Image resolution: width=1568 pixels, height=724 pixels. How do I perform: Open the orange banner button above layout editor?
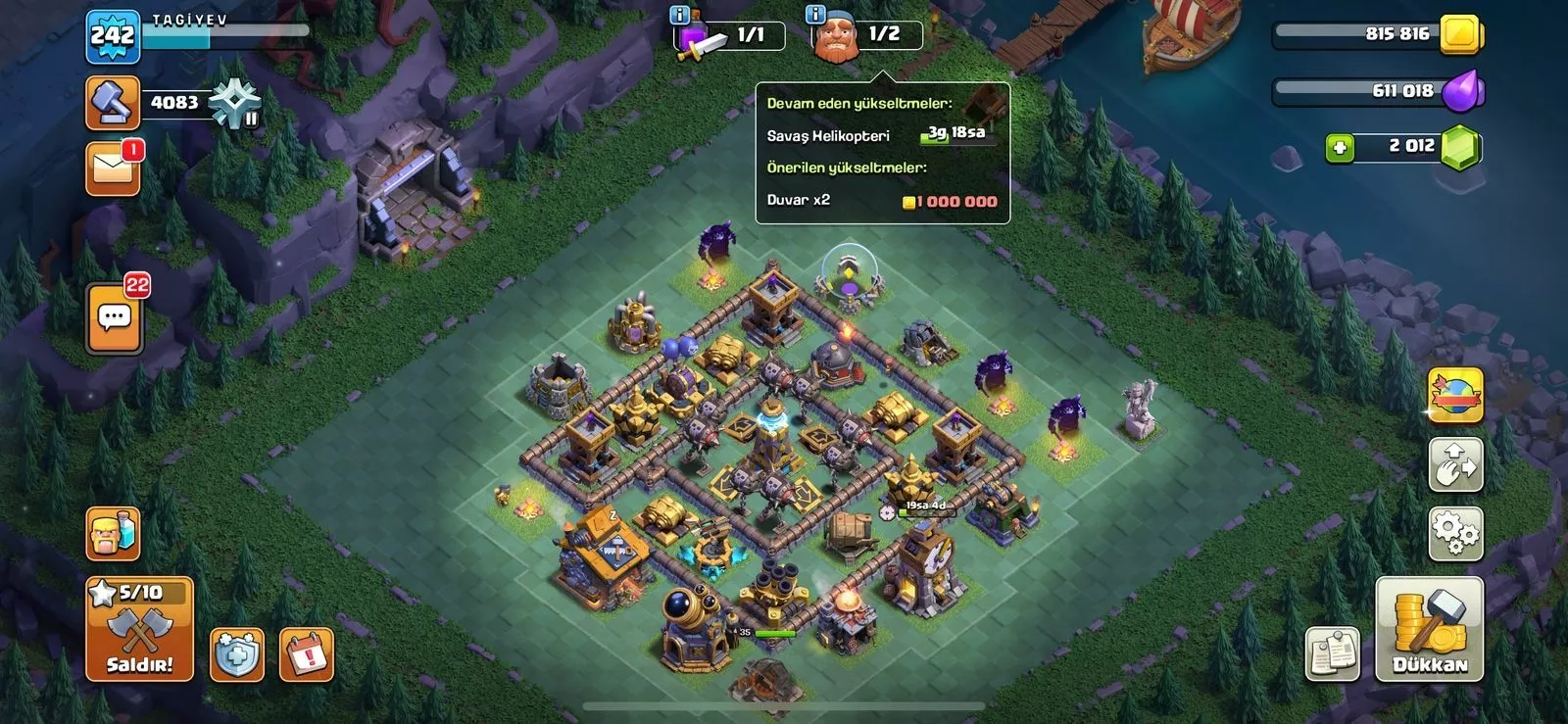click(1455, 395)
